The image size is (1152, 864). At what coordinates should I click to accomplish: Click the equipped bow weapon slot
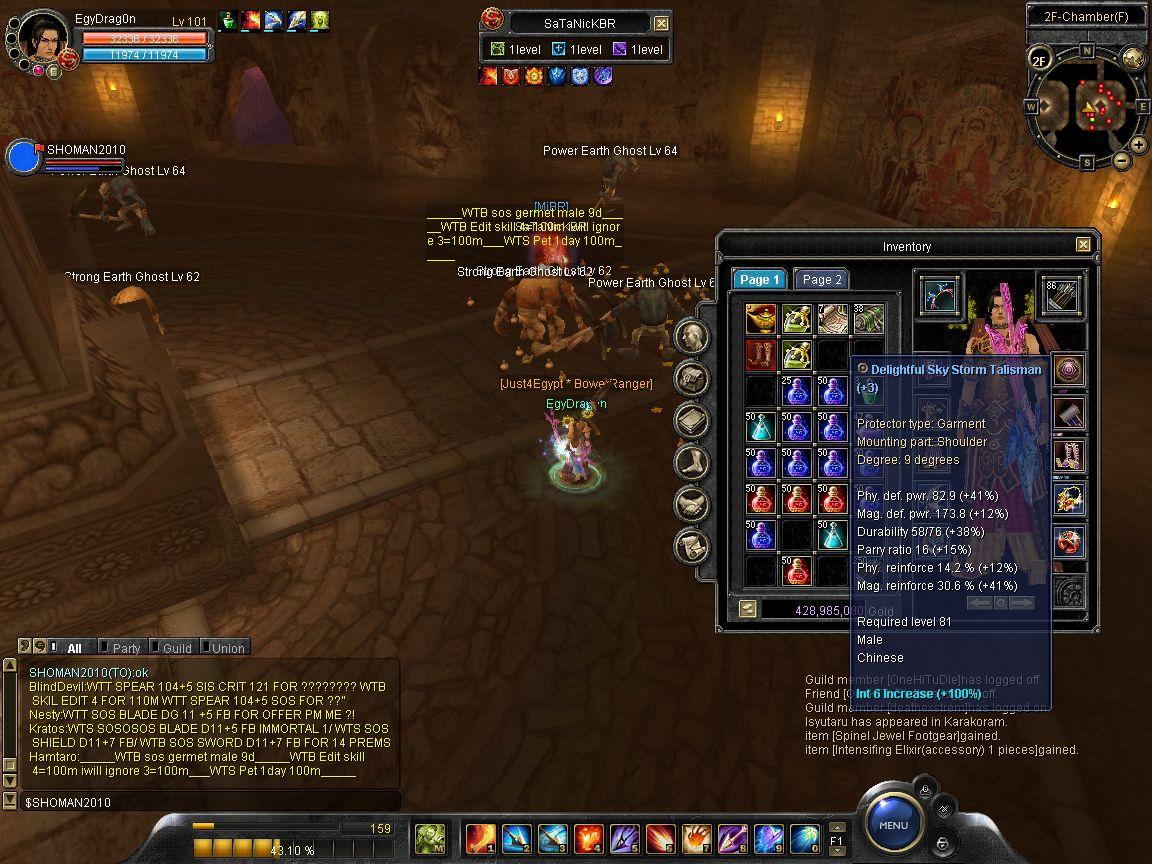[x=940, y=296]
